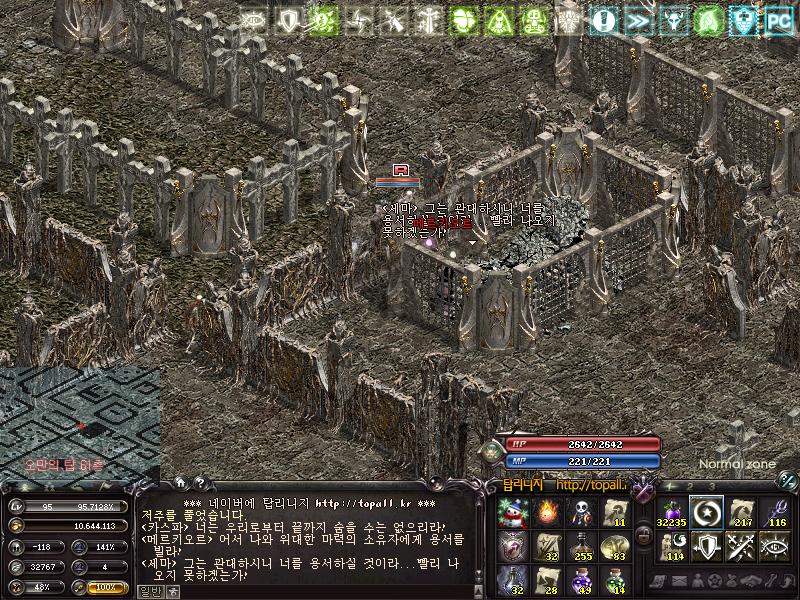Switch to quickbar page 2

688,486
